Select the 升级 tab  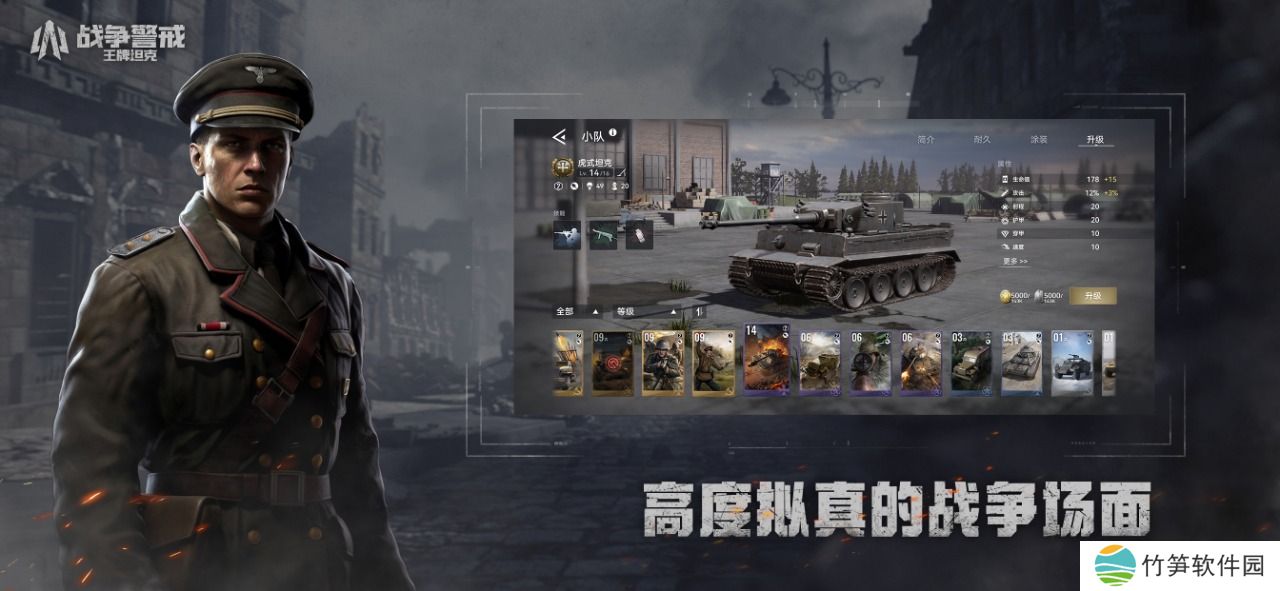point(1096,140)
